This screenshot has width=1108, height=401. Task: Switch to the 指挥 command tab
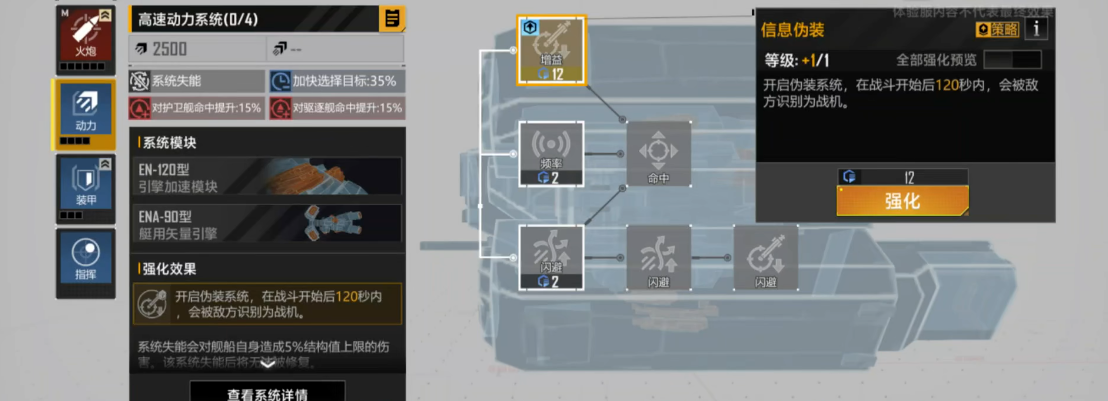pyautogui.click(x=84, y=262)
